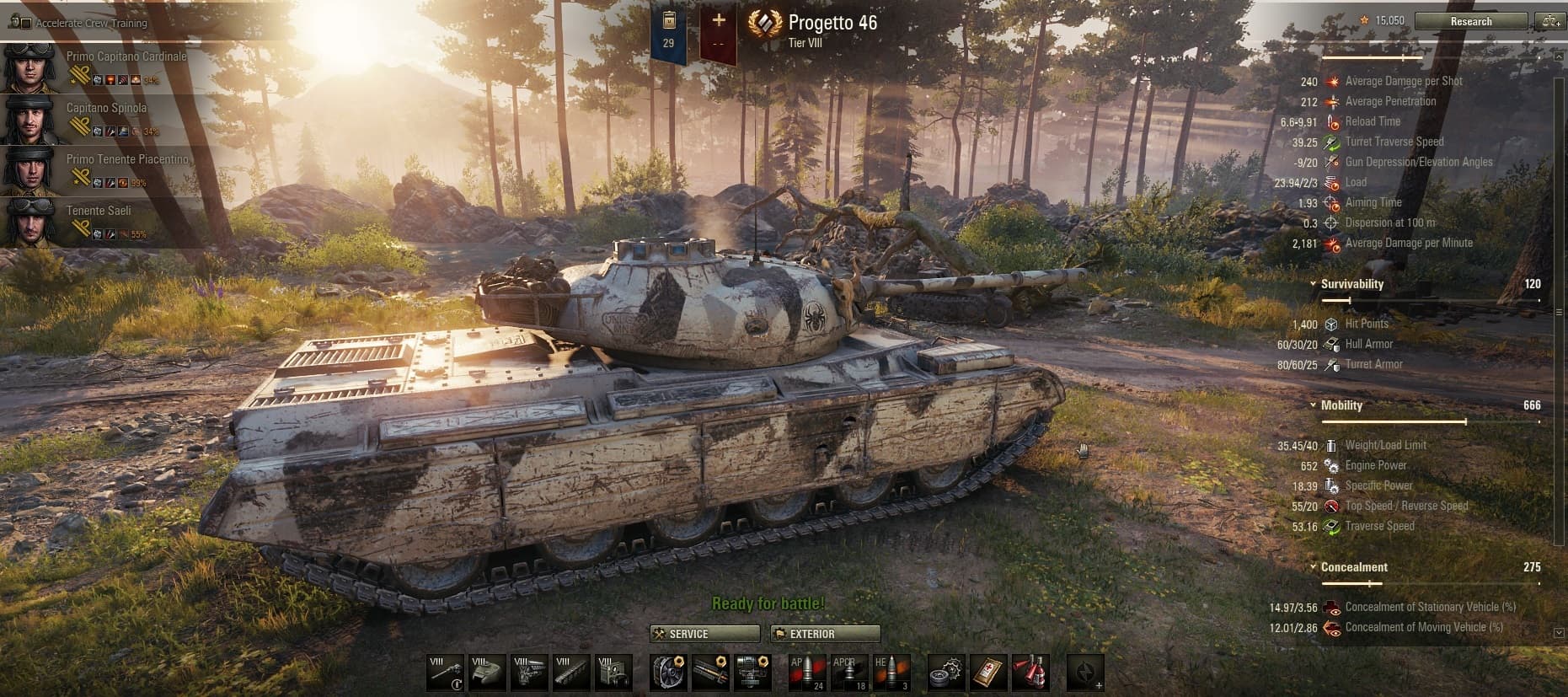Collapse the Concealment stats section
The height and width of the screenshot is (697, 1568).
click(1314, 567)
